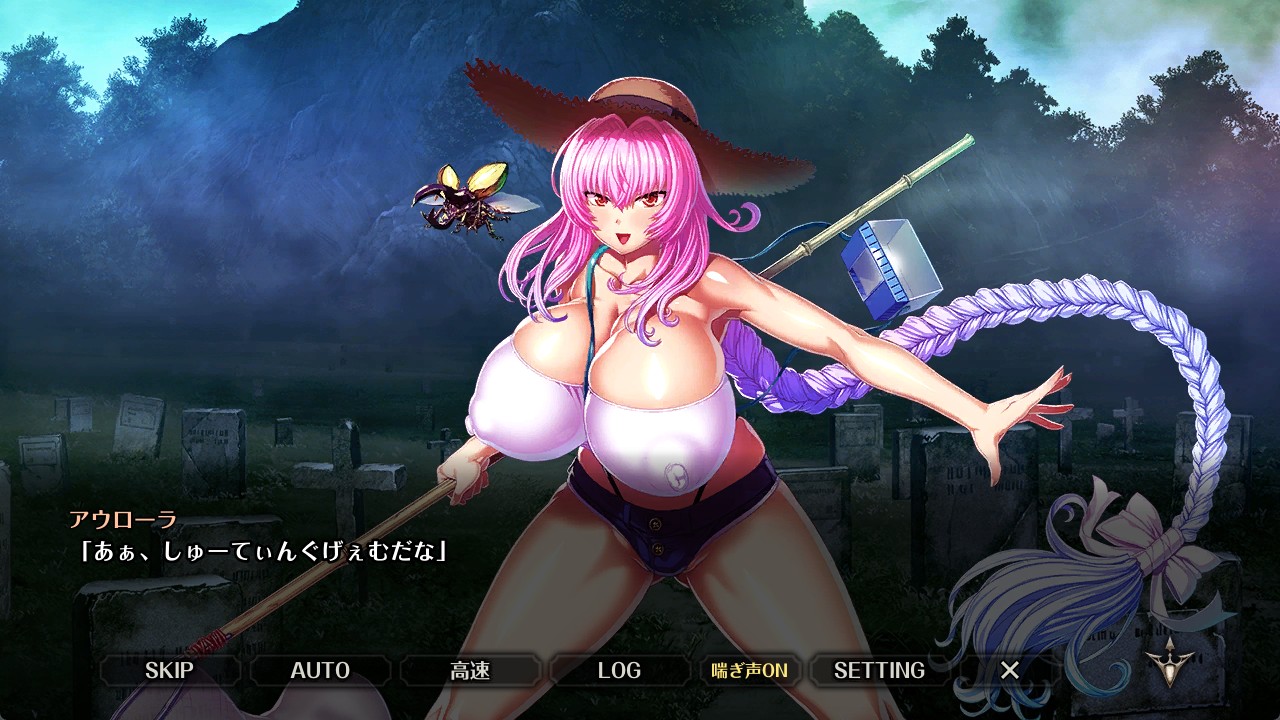This screenshot has width=1280, height=720.
Task: Activate the 高速 fast-forward button
Action: click(x=470, y=670)
